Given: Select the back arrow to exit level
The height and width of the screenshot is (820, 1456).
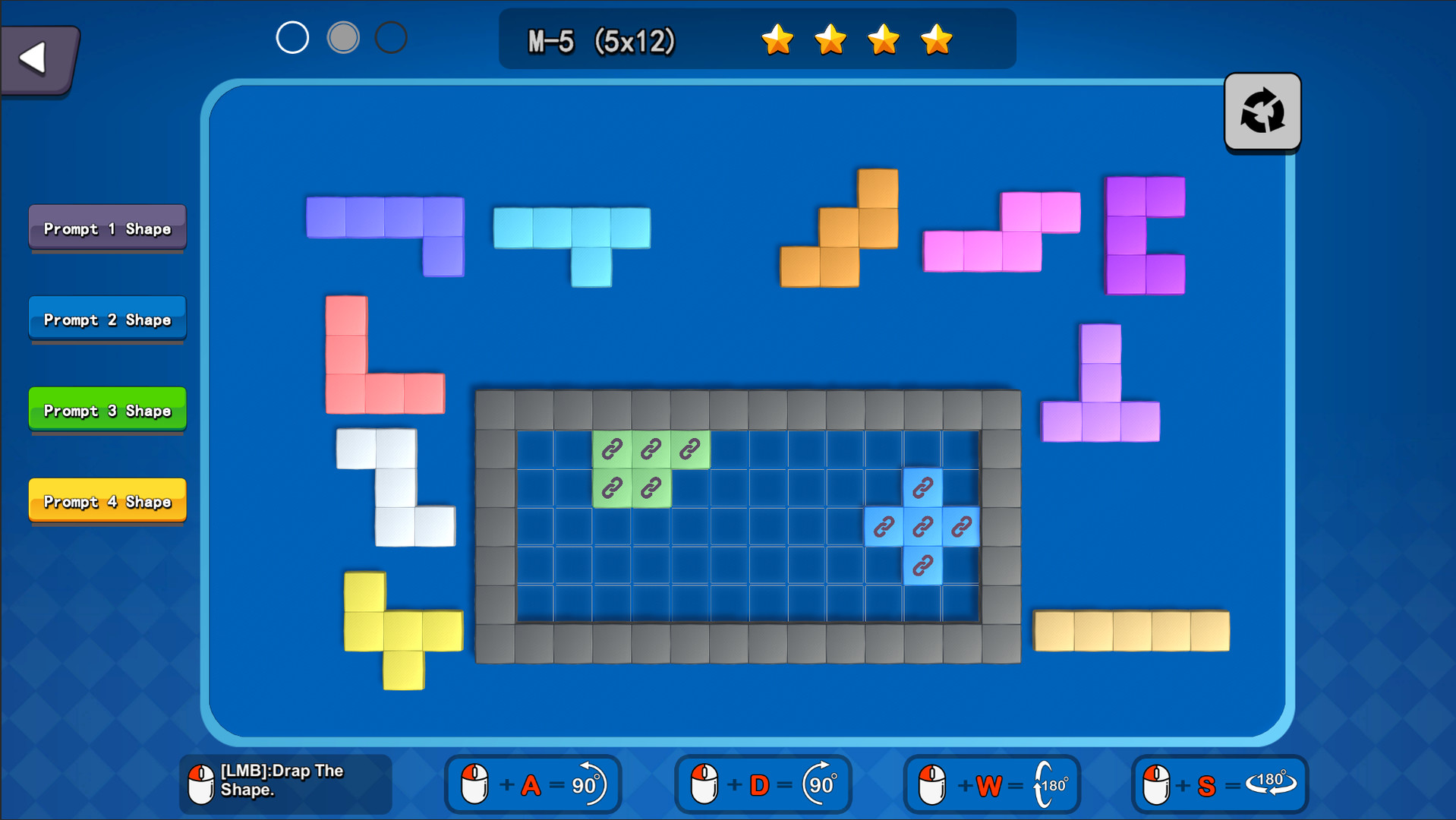Looking at the screenshot, I should click(34, 57).
